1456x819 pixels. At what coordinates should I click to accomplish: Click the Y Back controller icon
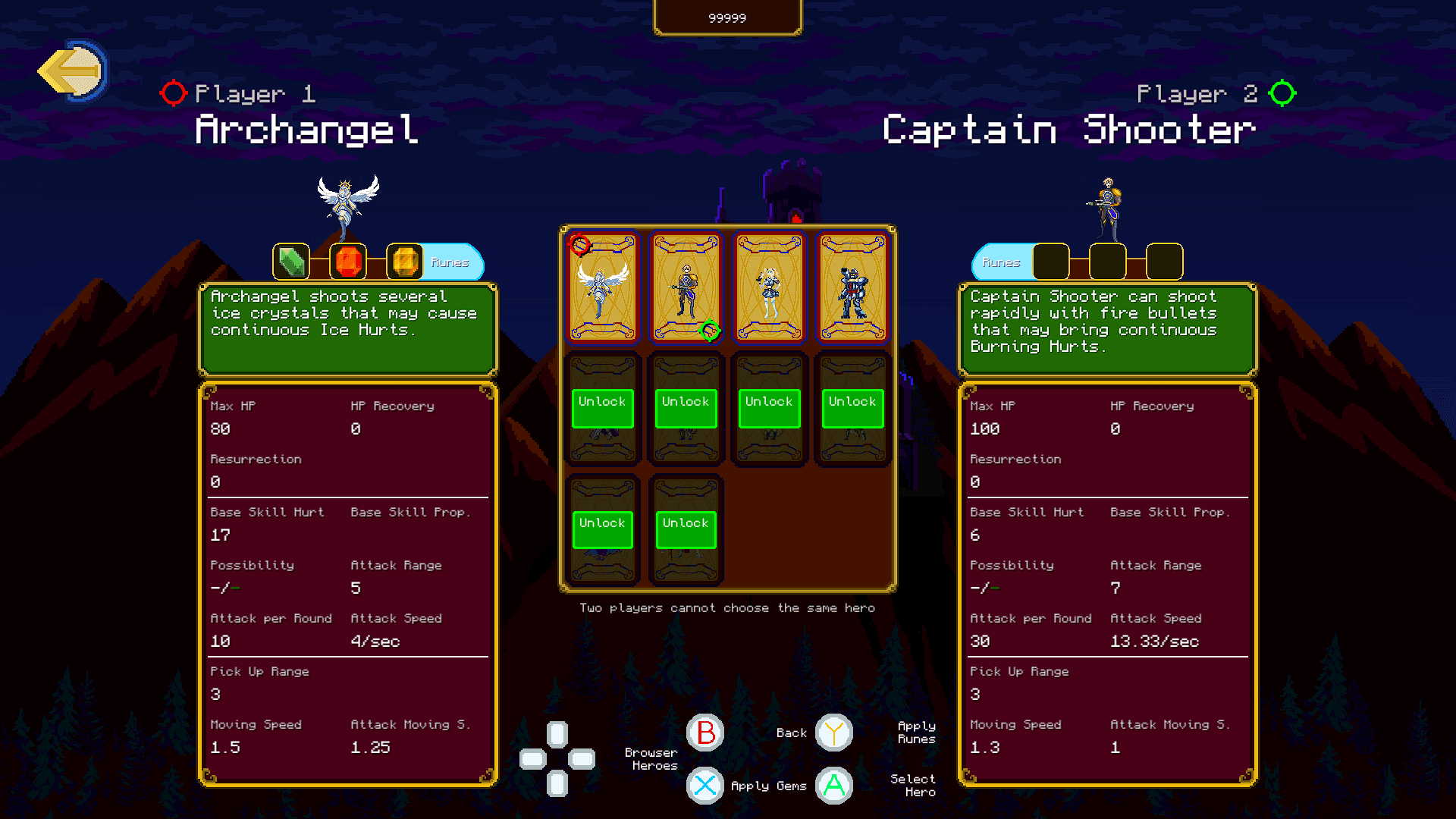tap(833, 733)
